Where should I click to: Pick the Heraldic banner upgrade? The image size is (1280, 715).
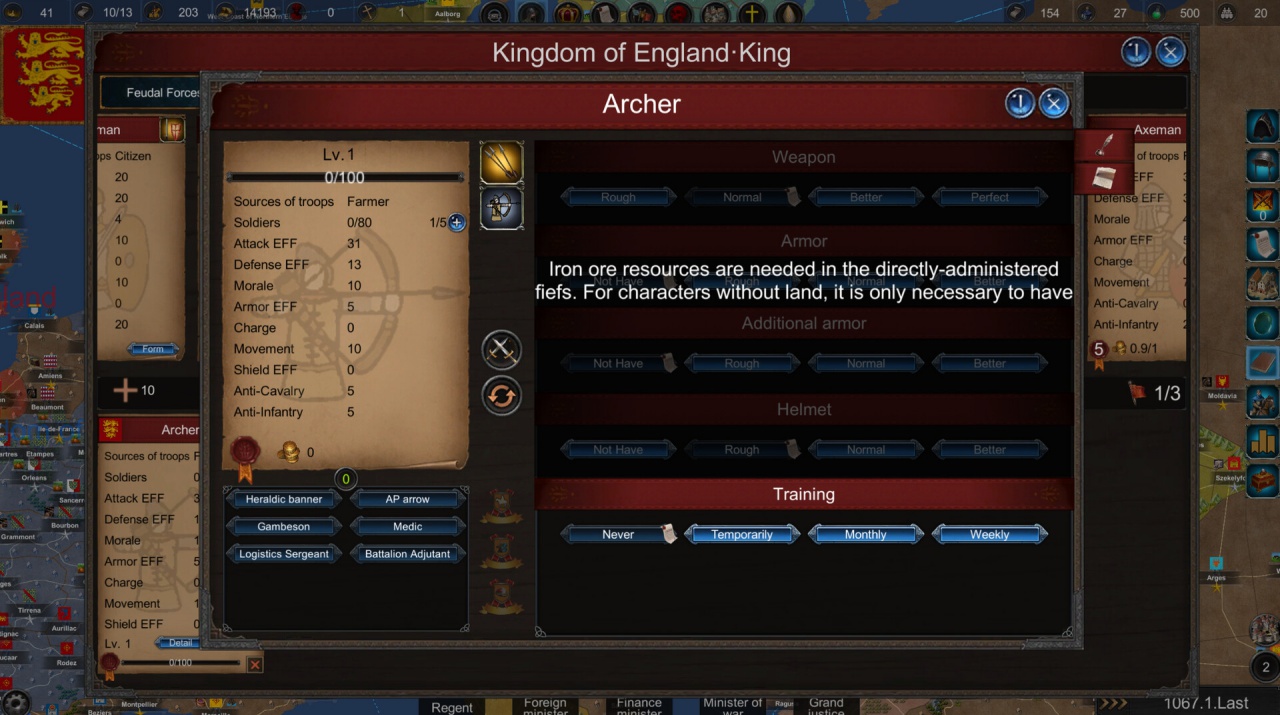284,499
